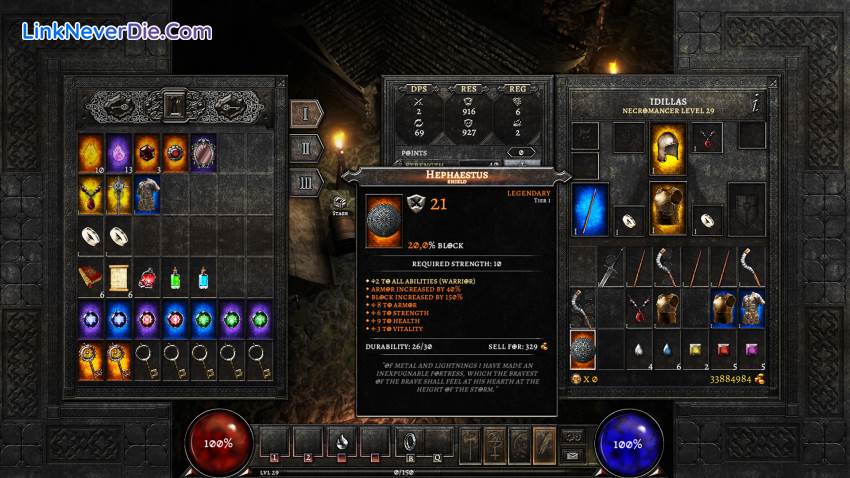Click the info button on character panel
The image size is (850, 478).
pyautogui.click(x=756, y=102)
